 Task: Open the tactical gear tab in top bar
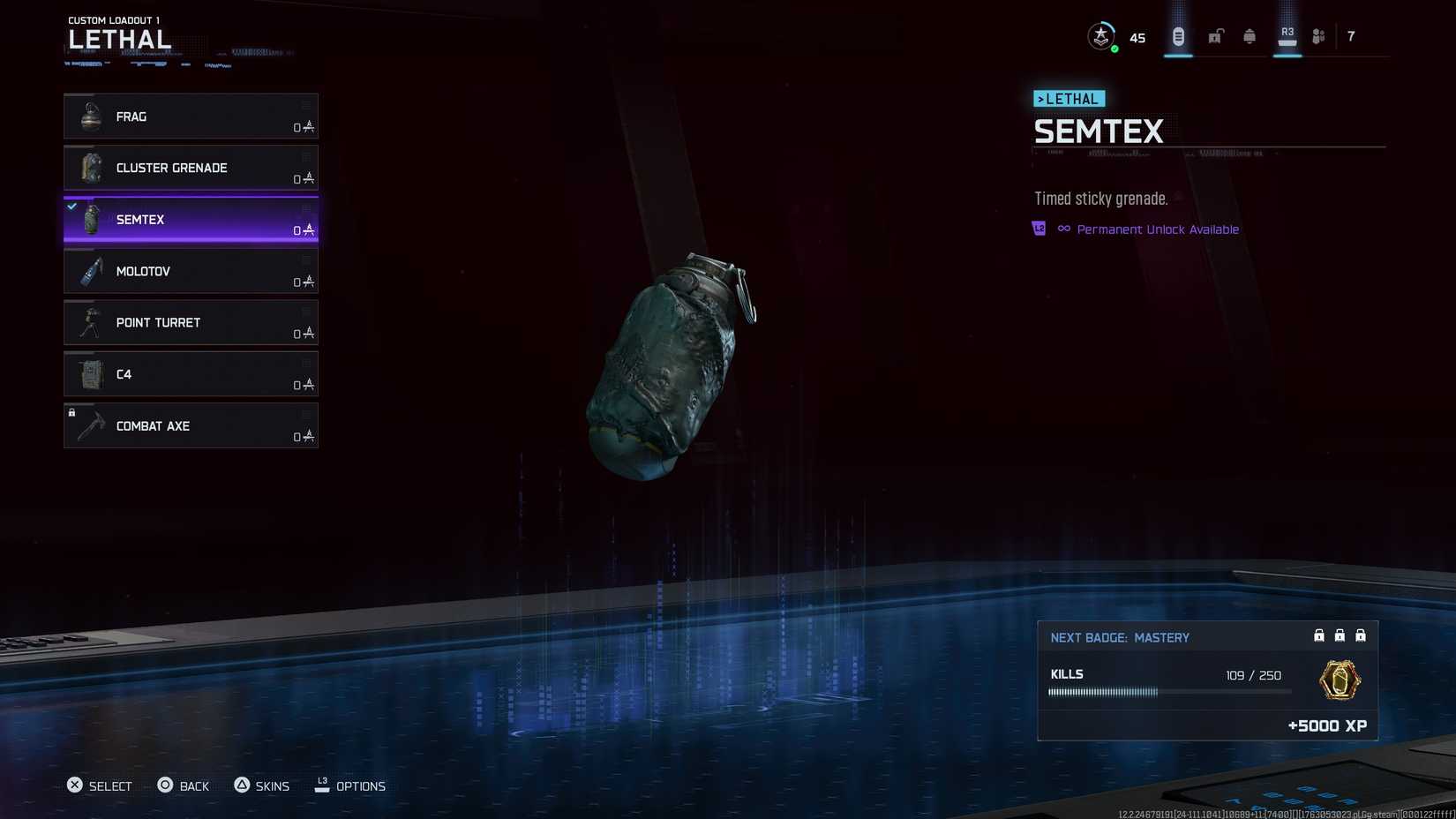click(1249, 35)
